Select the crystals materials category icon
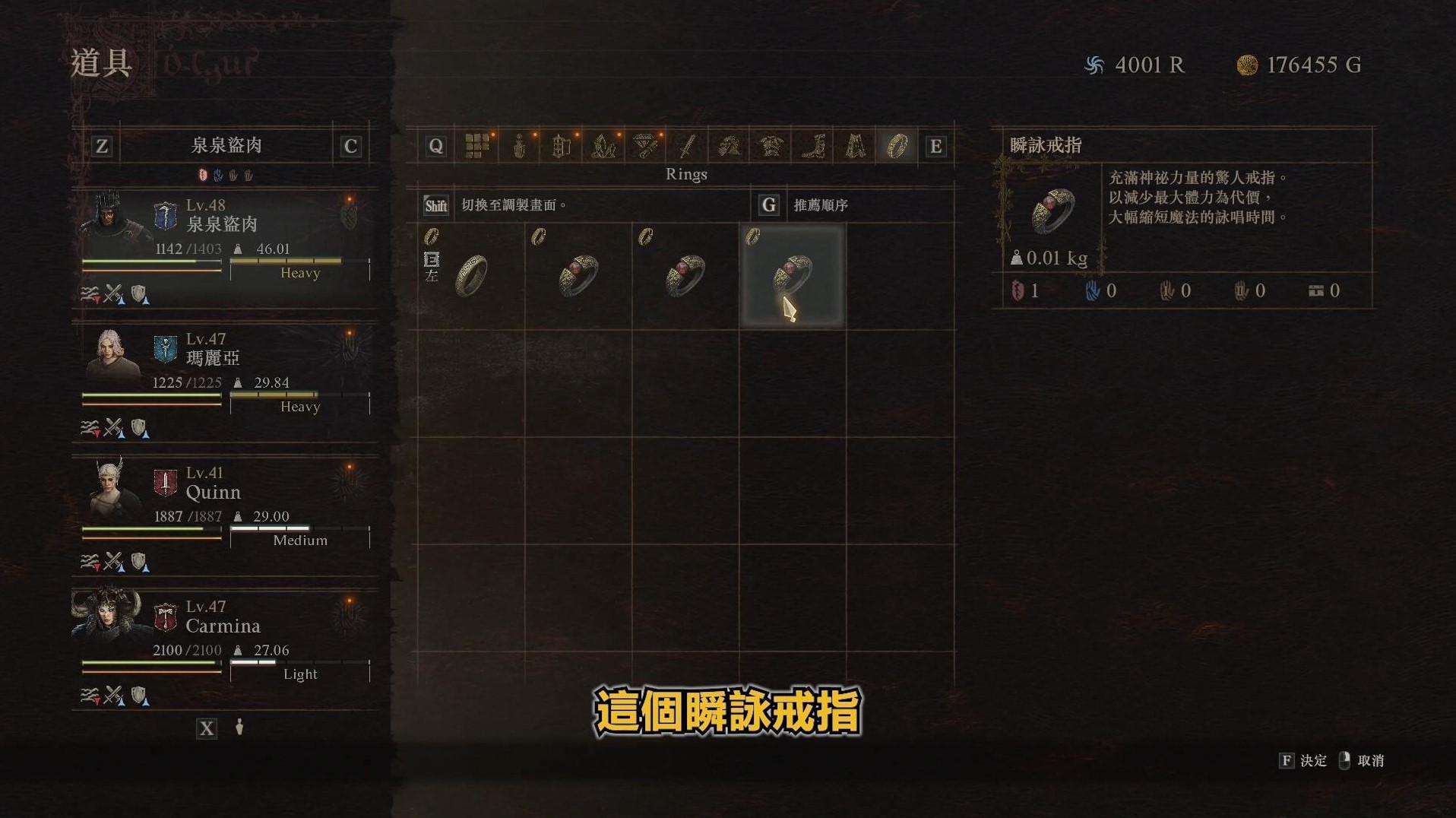 pyautogui.click(x=603, y=145)
